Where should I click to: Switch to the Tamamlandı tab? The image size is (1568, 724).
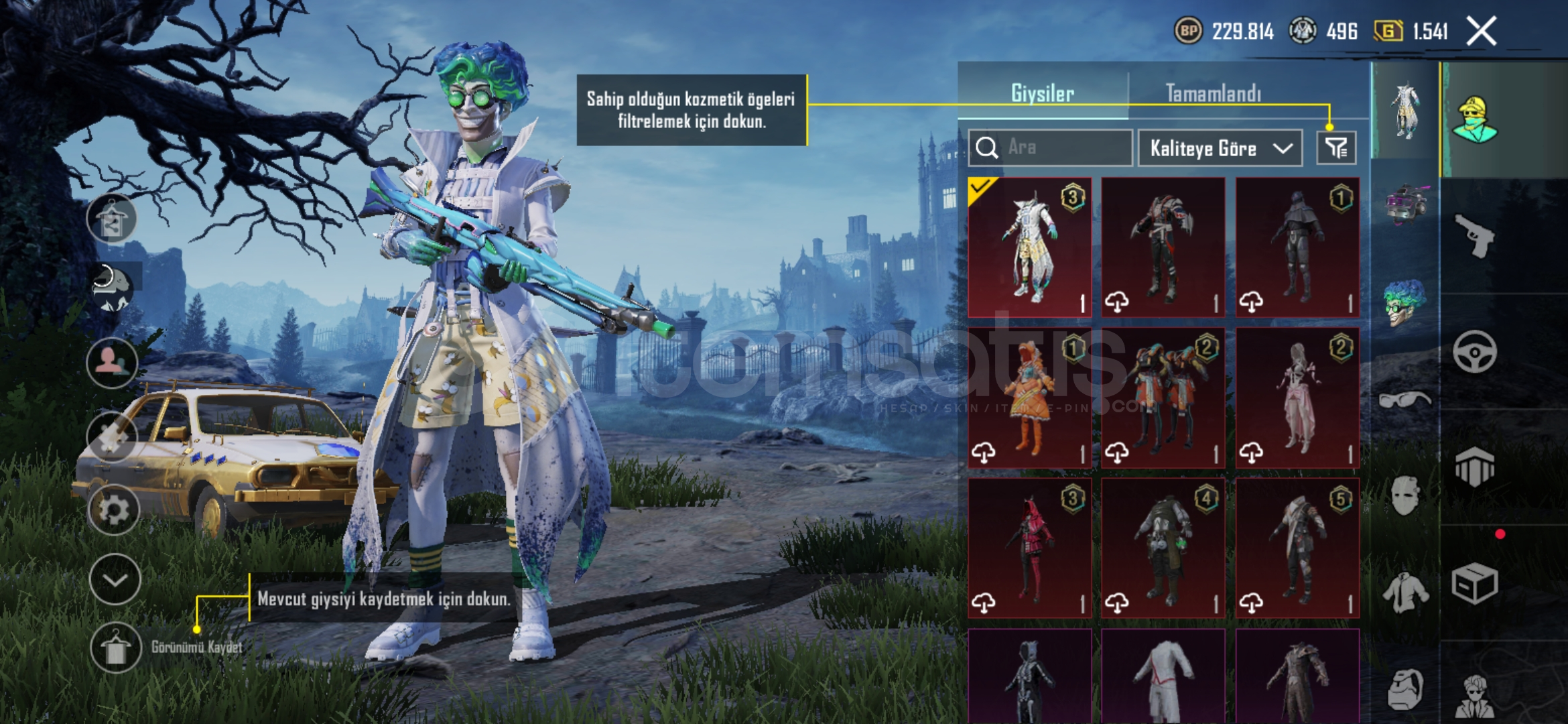point(1213,93)
